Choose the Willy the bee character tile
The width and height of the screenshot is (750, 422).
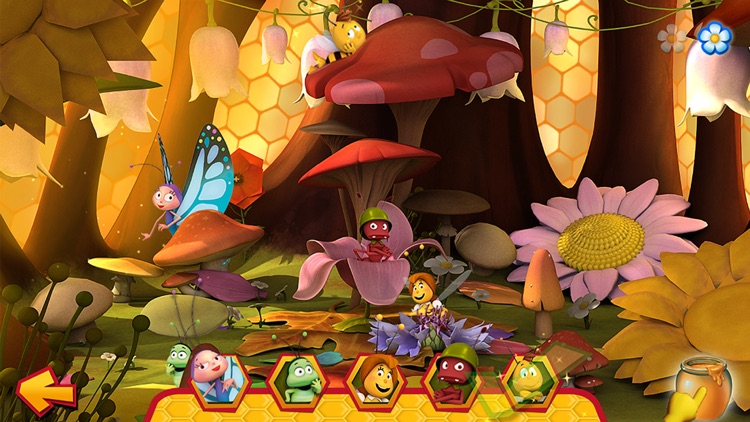529,380
